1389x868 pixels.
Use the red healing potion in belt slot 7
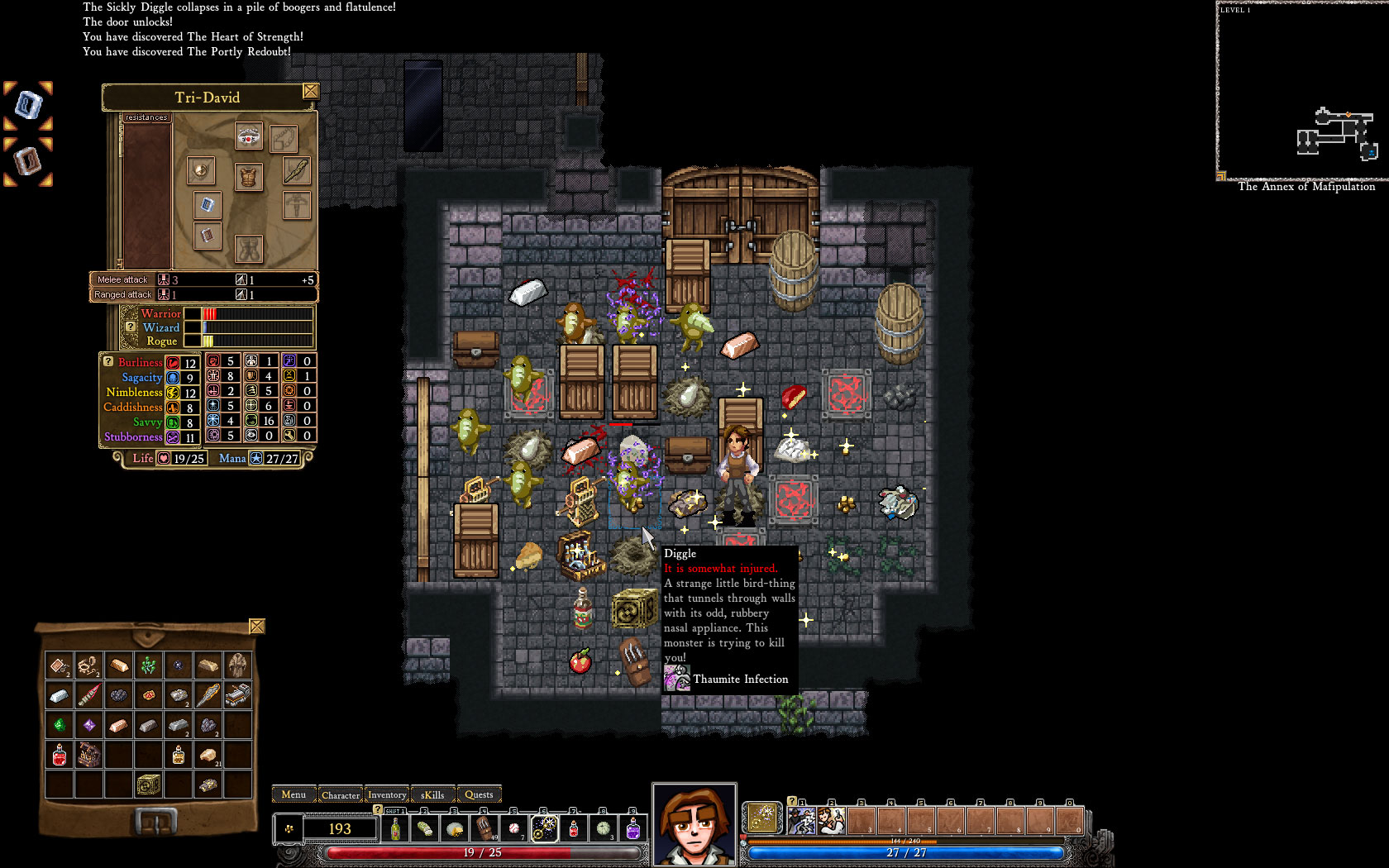(x=572, y=829)
